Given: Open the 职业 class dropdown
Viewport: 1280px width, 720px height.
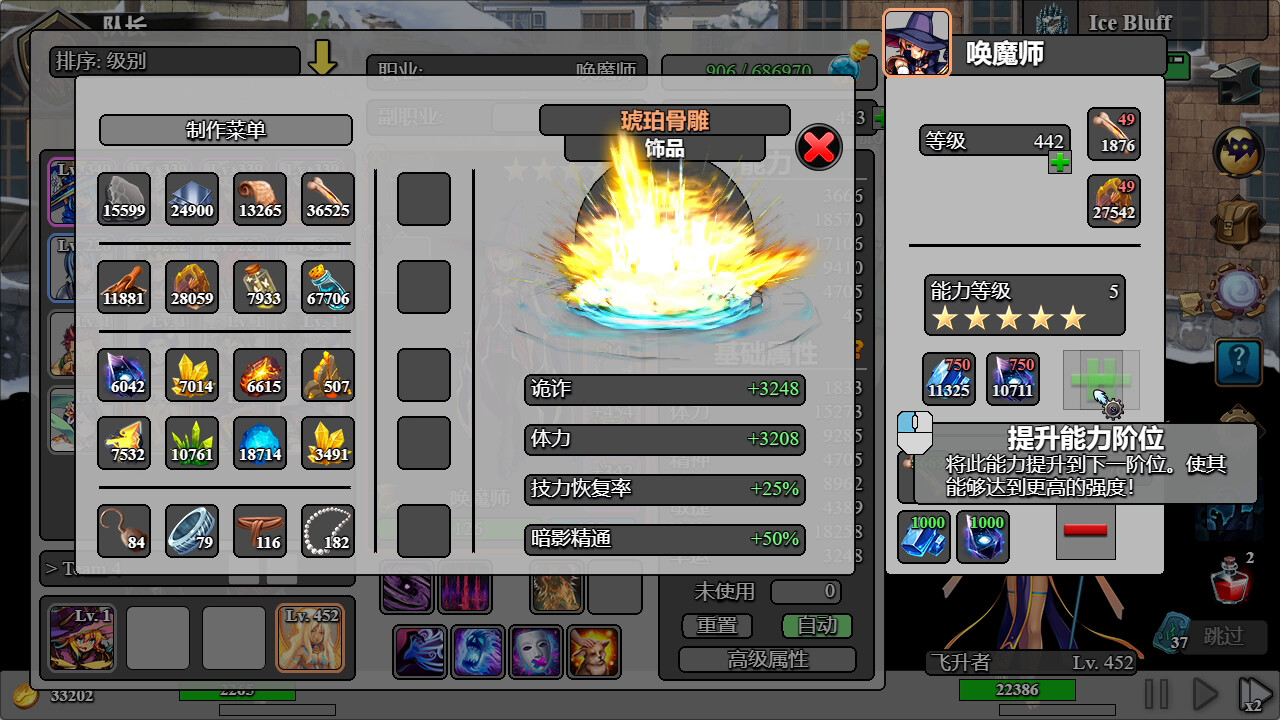Looking at the screenshot, I should click(507, 70).
